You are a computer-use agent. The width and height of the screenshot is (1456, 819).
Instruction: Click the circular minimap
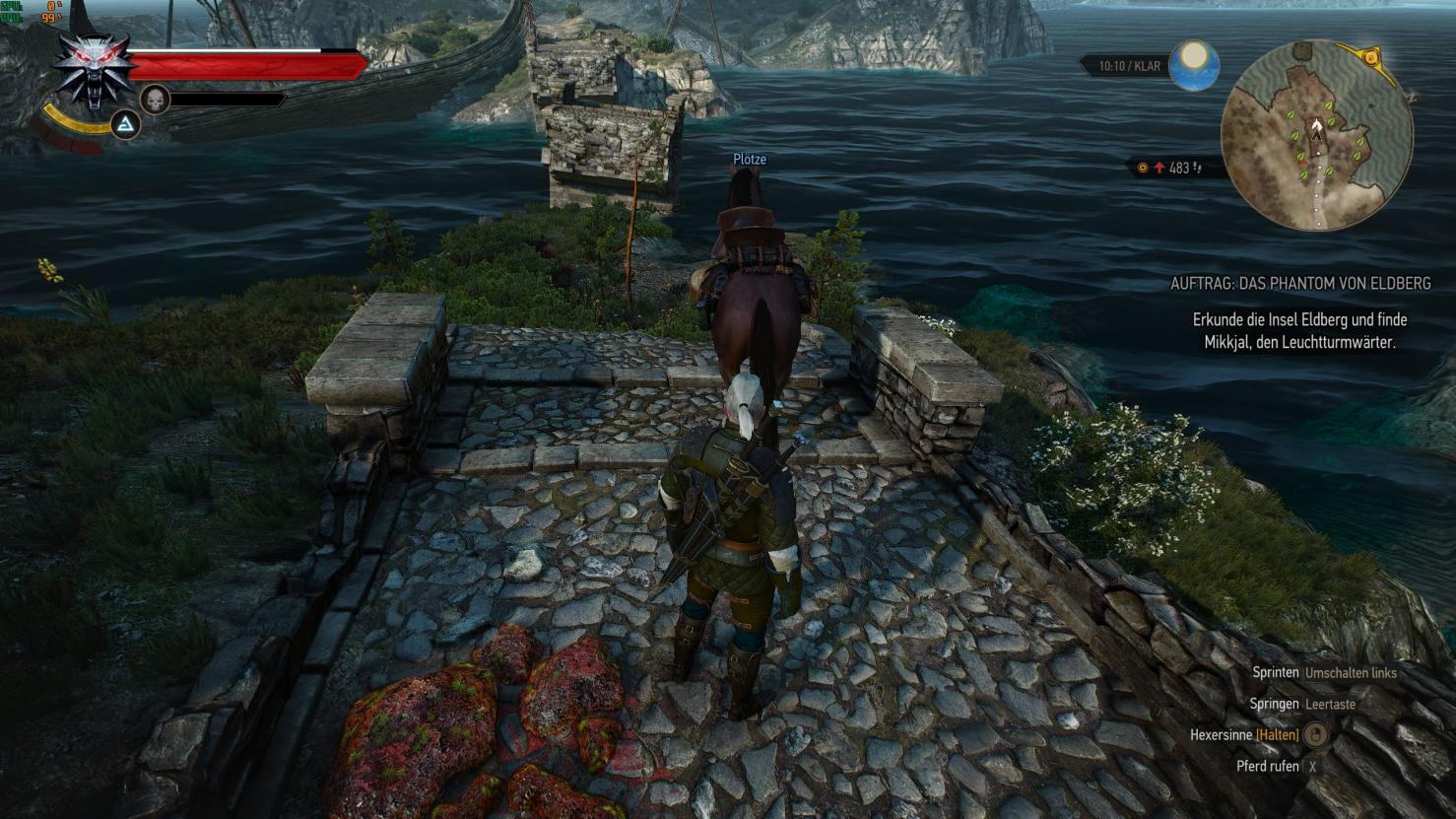(1316, 135)
